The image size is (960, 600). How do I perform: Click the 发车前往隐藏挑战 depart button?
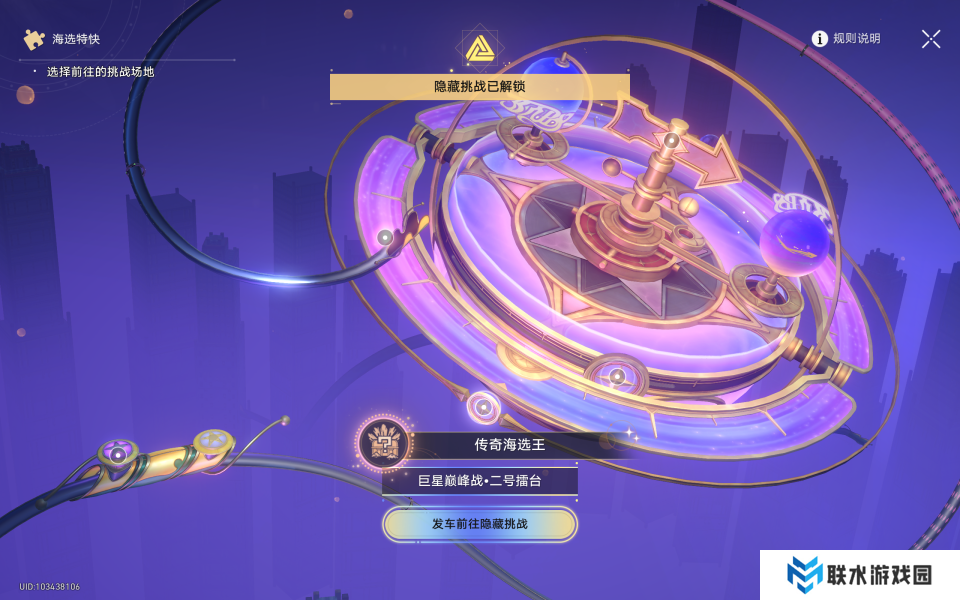[x=480, y=524]
